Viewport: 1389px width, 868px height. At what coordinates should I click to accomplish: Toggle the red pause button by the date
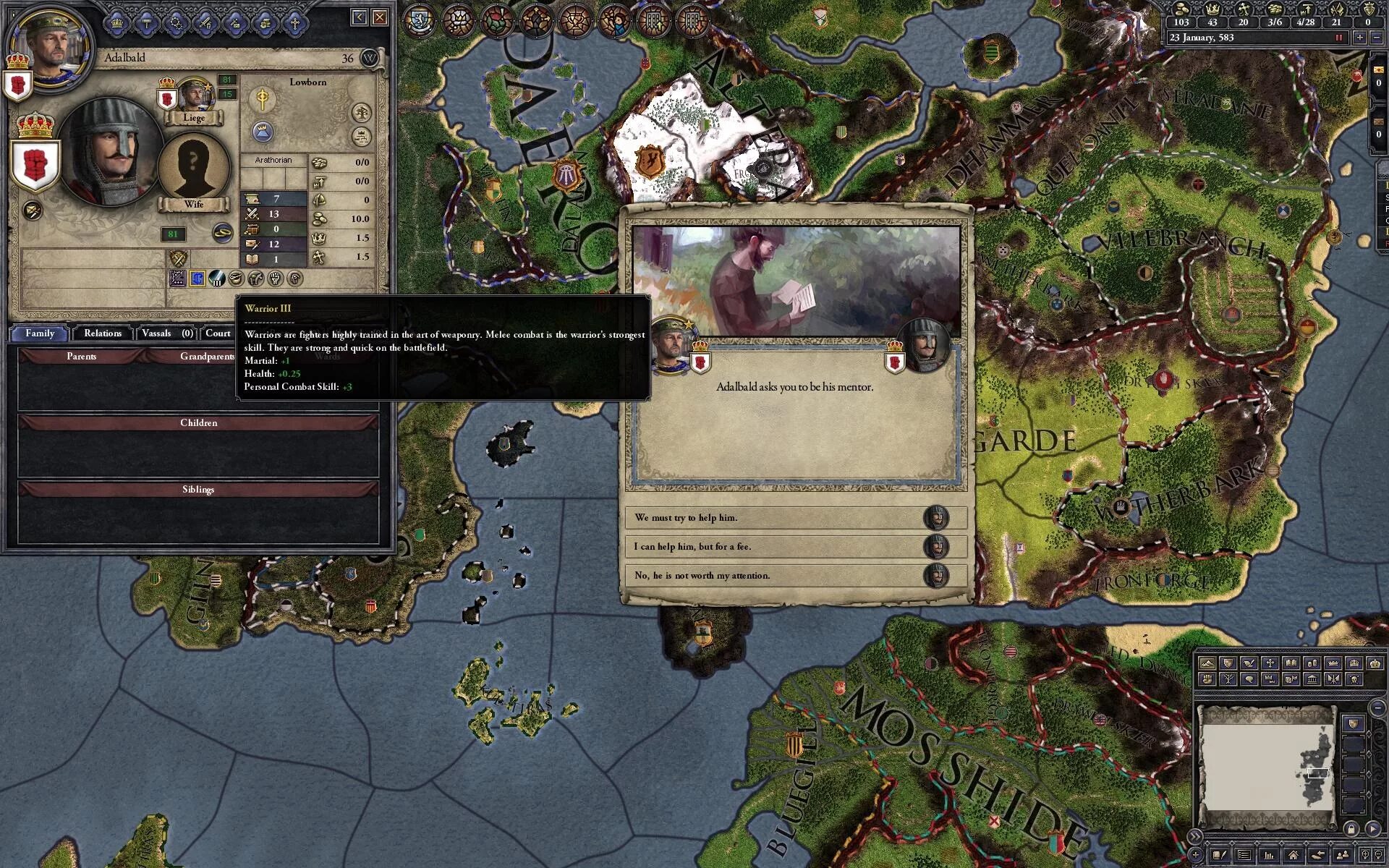click(x=1338, y=38)
